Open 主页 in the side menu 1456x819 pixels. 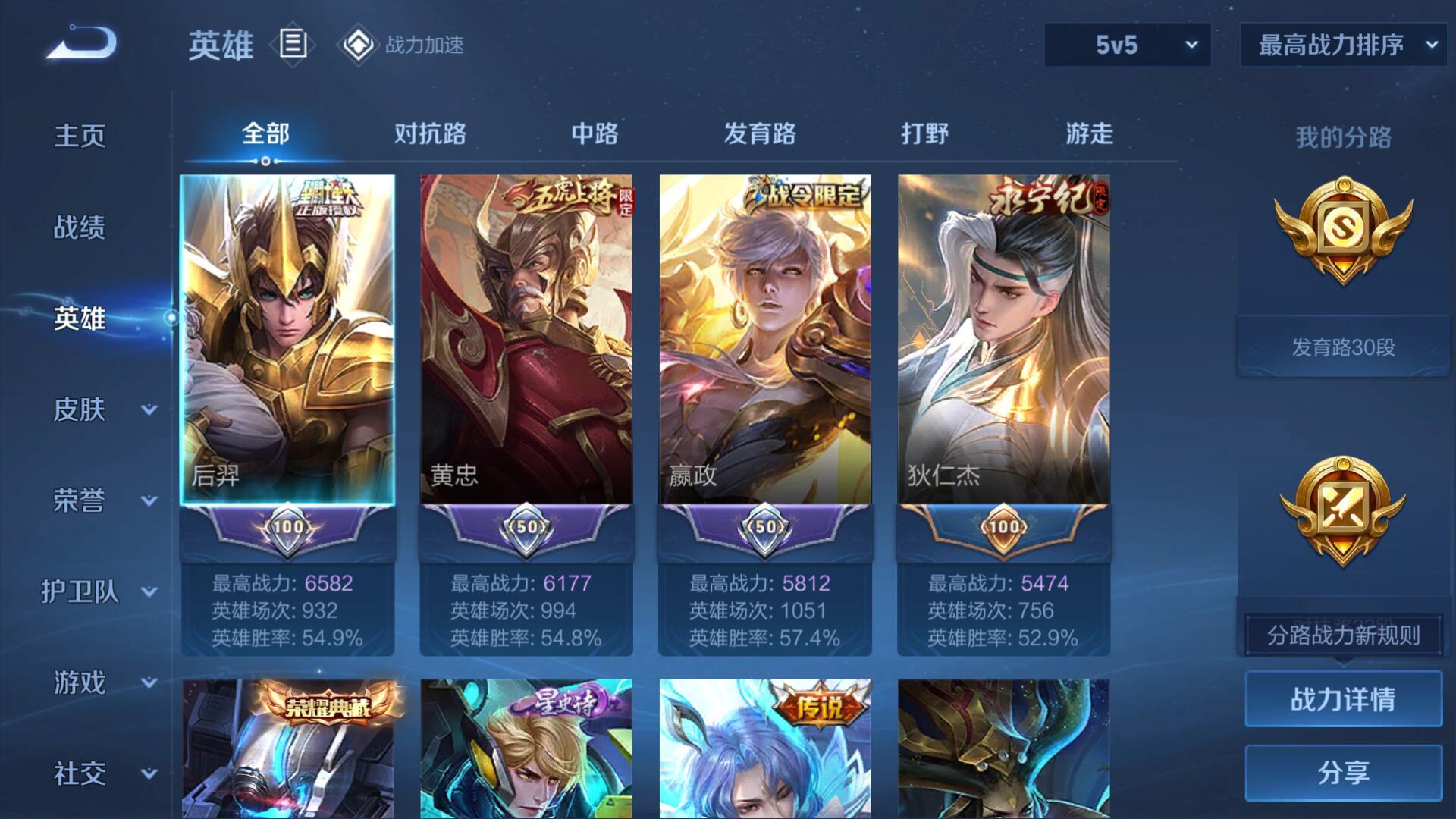tap(80, 136)
